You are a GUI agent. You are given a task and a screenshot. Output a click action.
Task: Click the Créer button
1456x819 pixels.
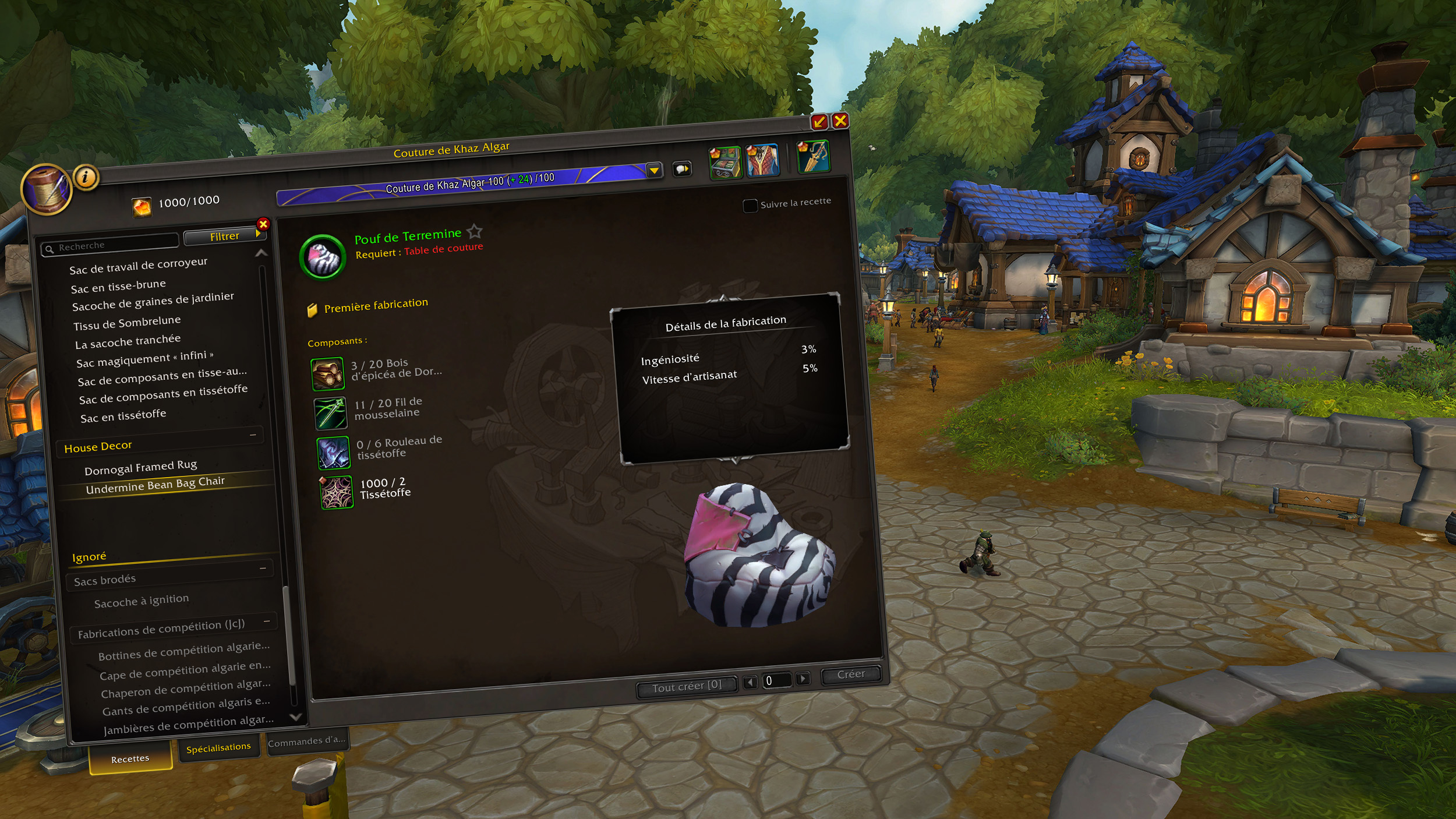coord(850,675)
